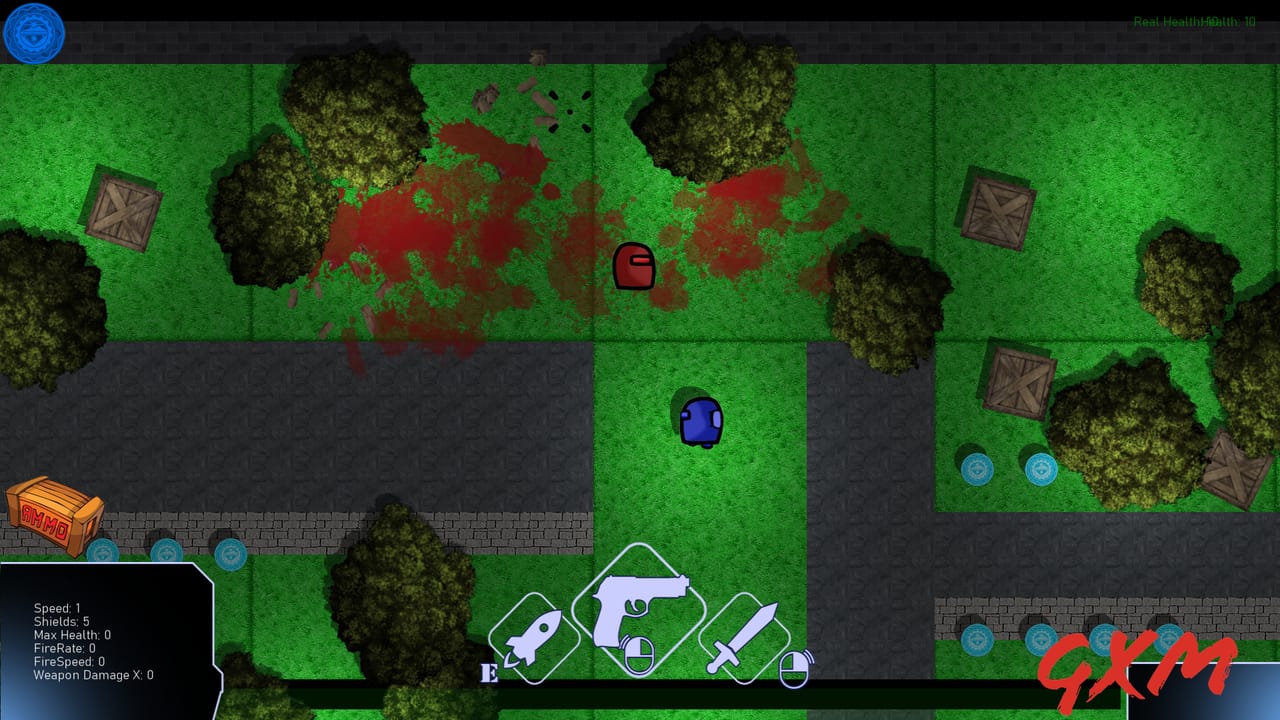Open the orange AMMO crate
Screen dimensions: 1280x720
pyautogui.click(x=55, y=516)
